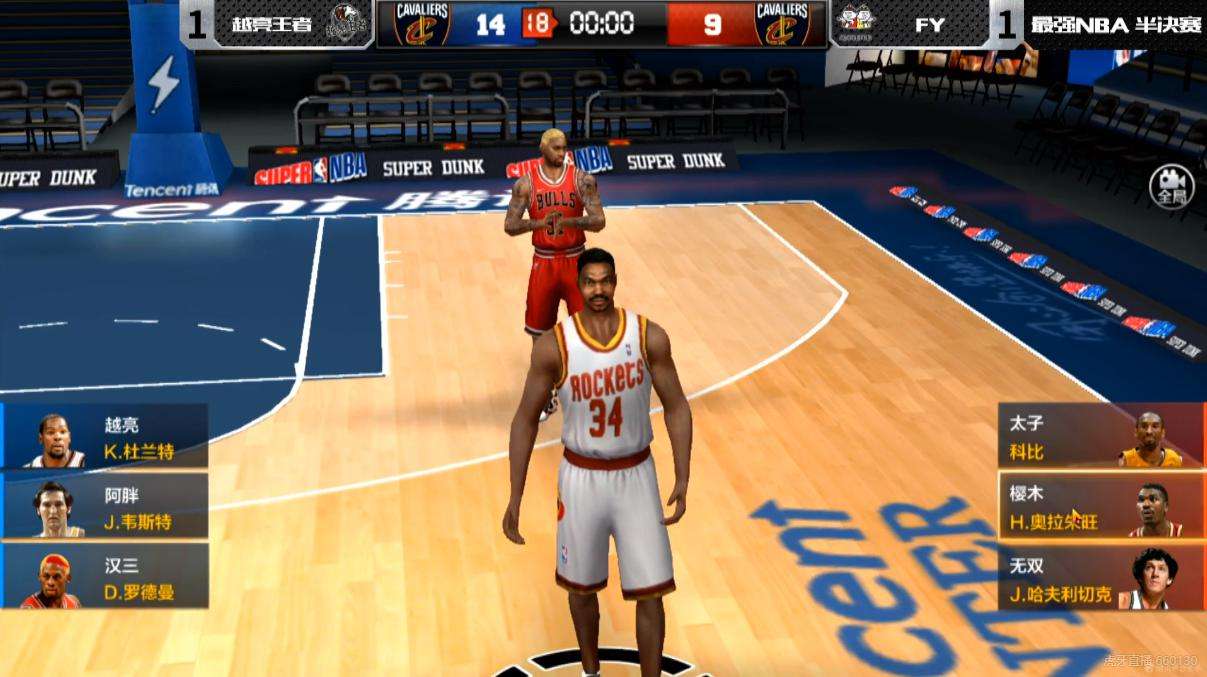Select 科比 player card
This screenshot has width=1207, height=677.
1101,437
